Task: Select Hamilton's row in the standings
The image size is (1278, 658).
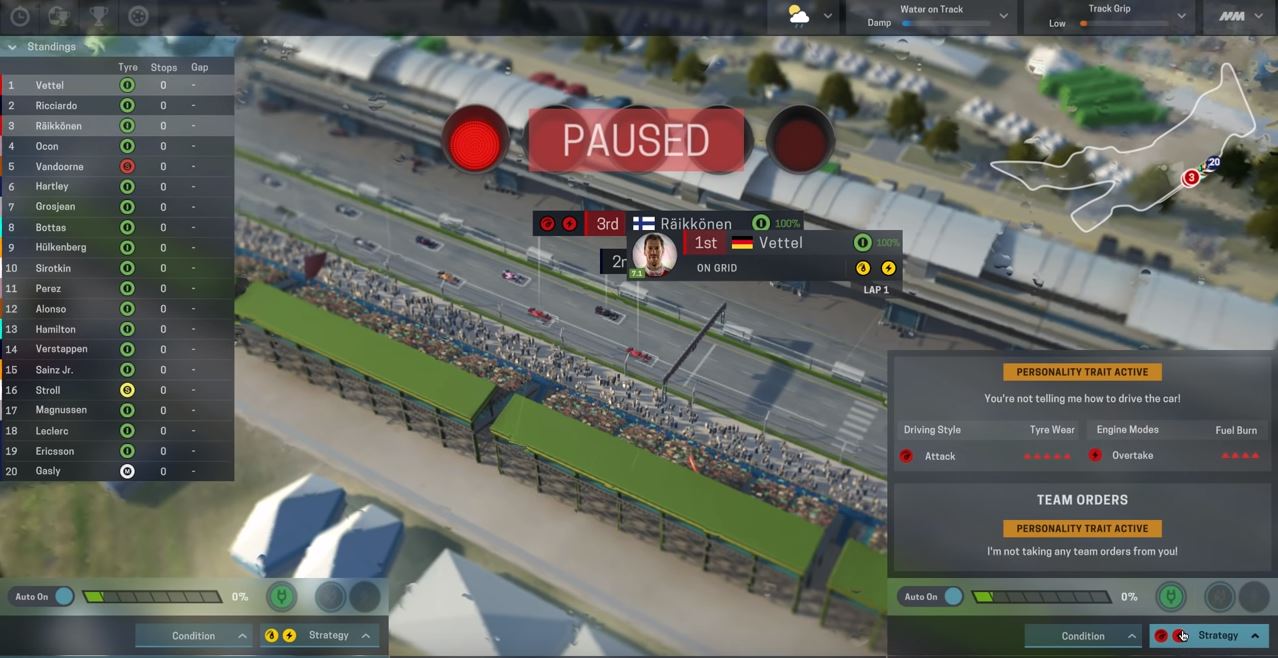Action: point(55,329)
